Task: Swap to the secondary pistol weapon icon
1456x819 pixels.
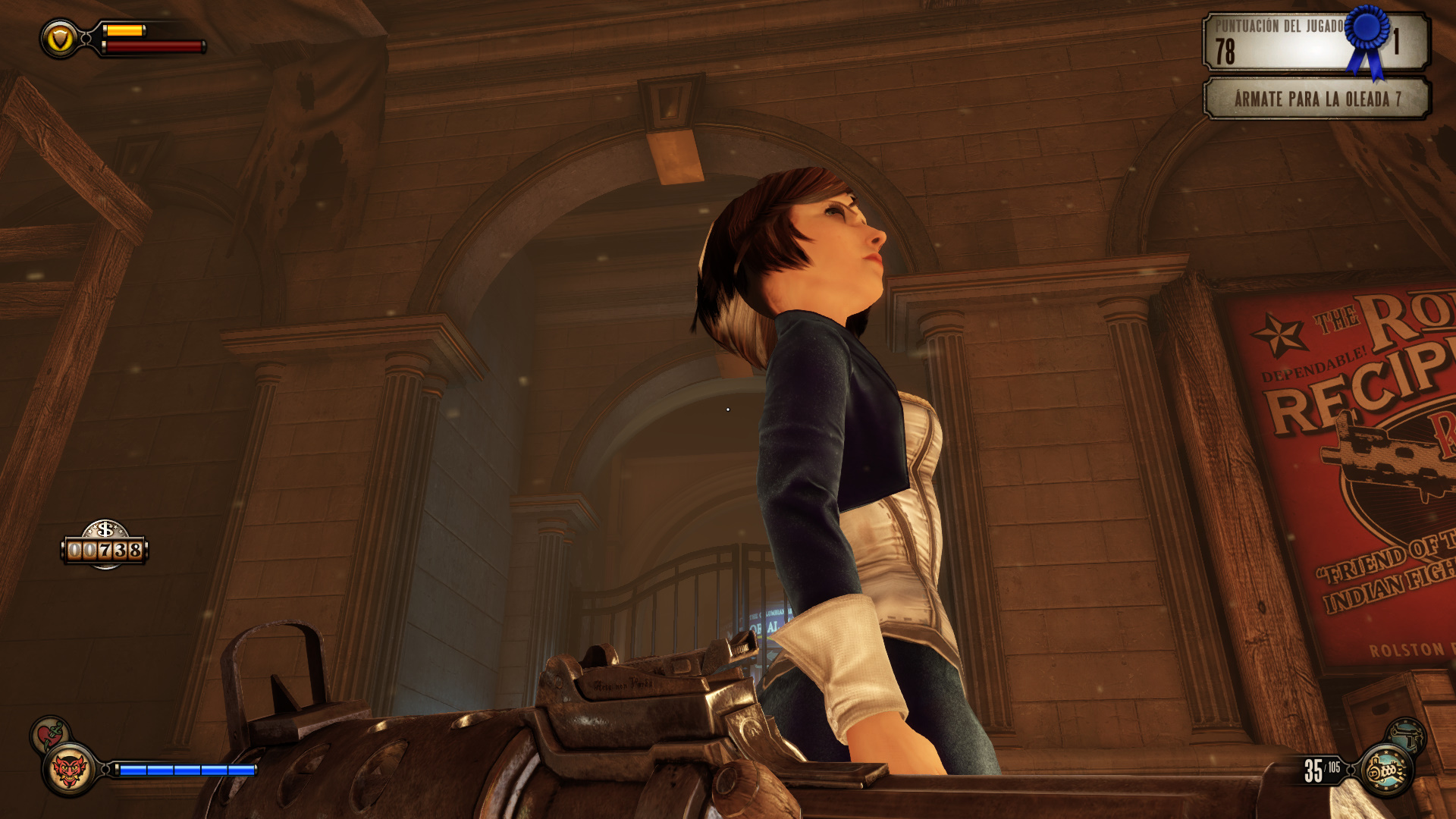Action: point(1407,733)
